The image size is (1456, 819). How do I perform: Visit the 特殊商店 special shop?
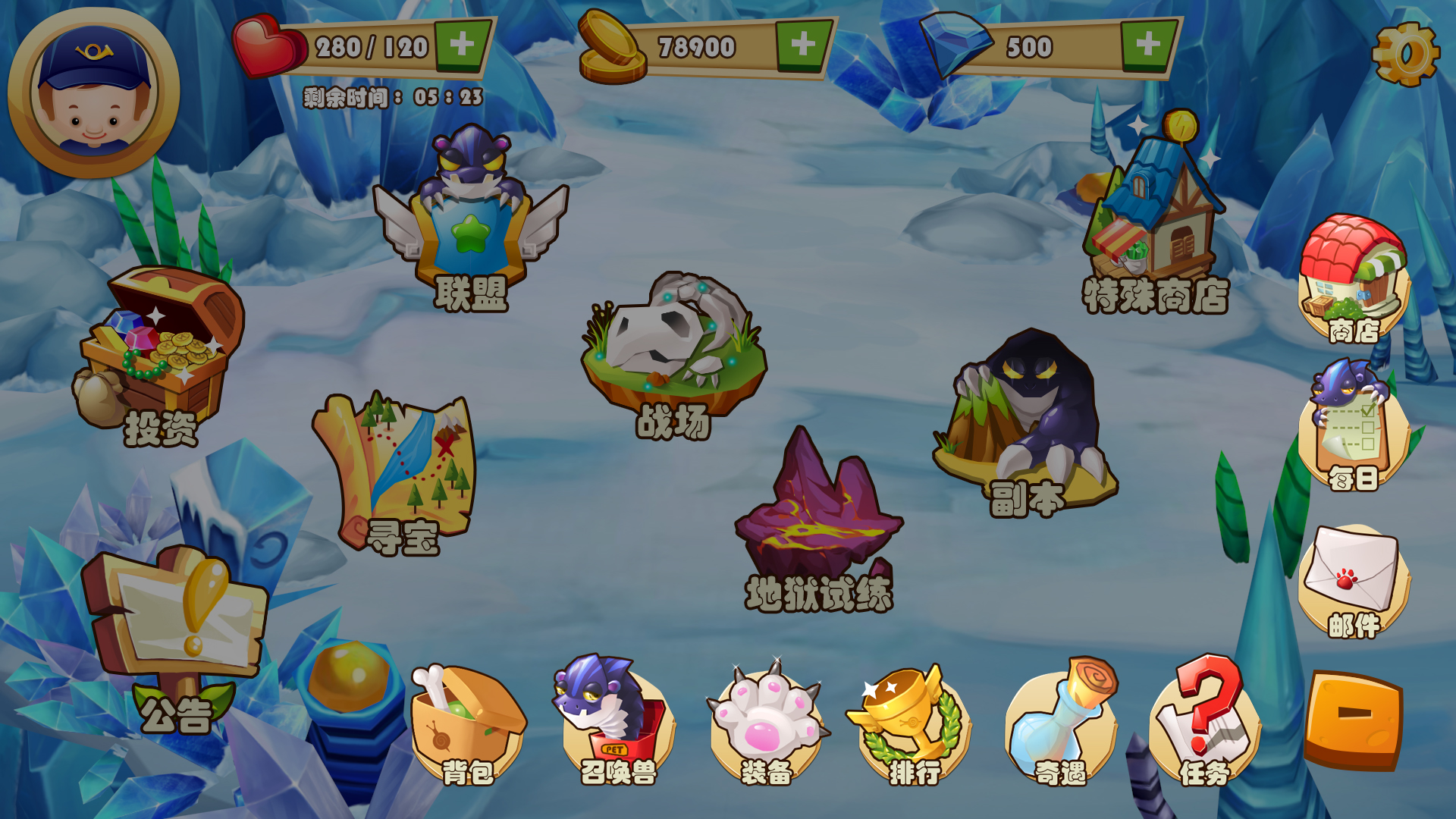1153,212
